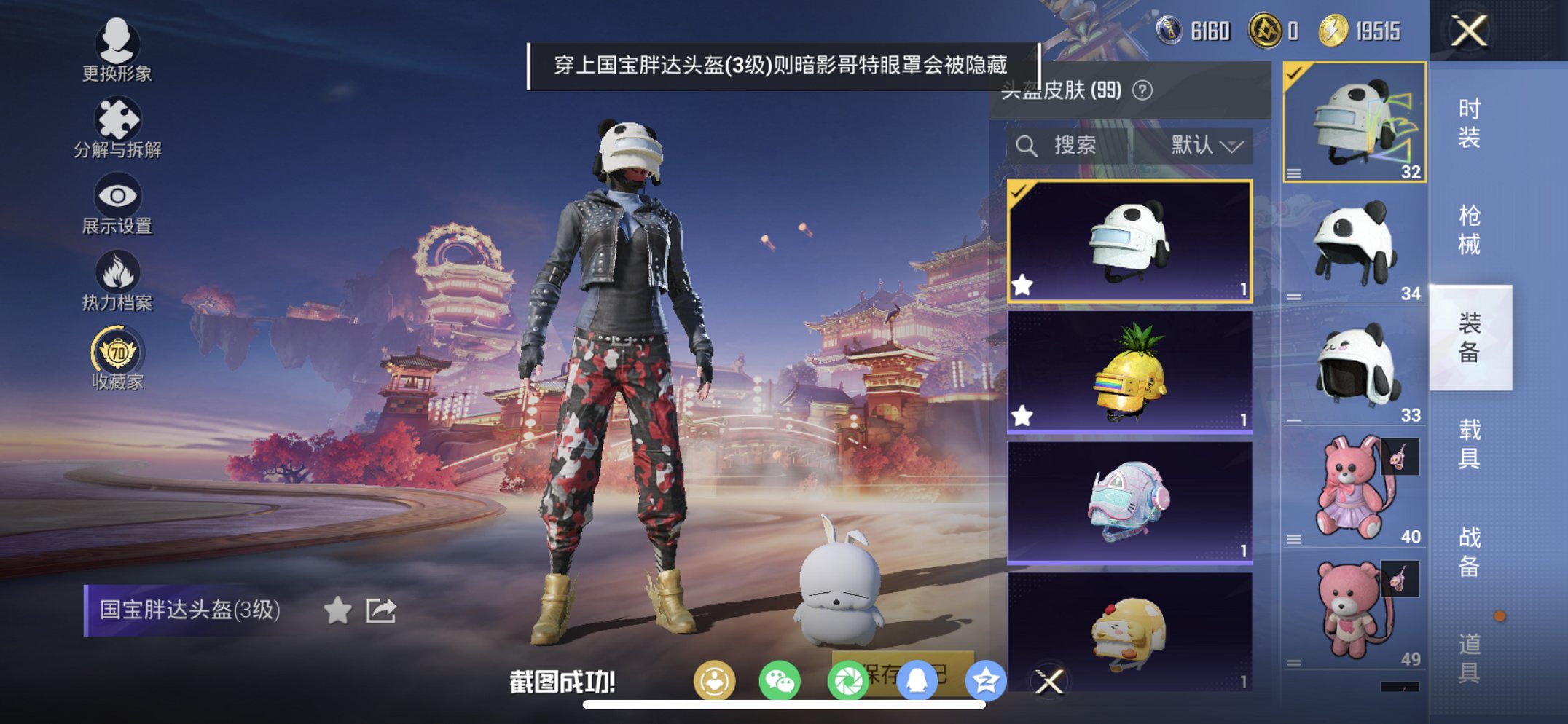Viewport: 1568px width, 724px height.
Task: Unfavorite the pineapple helmet's star
Action: click(1023, 414)
